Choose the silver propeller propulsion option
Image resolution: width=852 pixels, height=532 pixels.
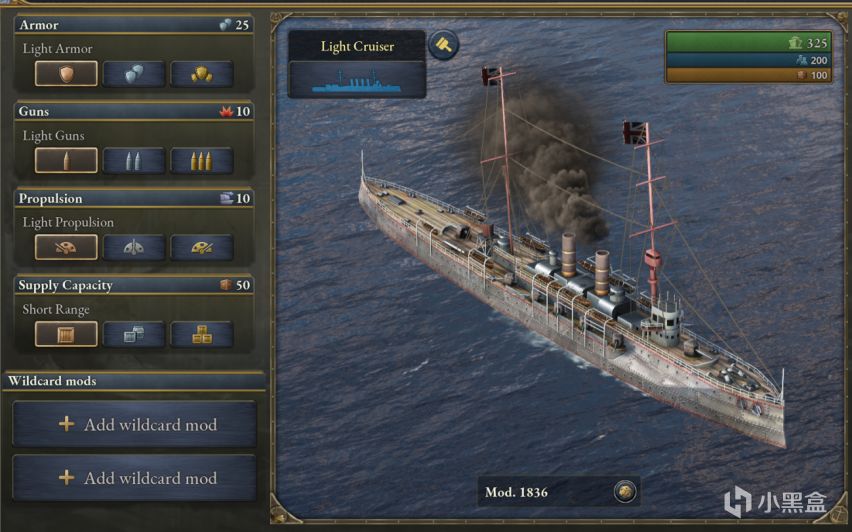pyautogui.click(x=134, y=247)
